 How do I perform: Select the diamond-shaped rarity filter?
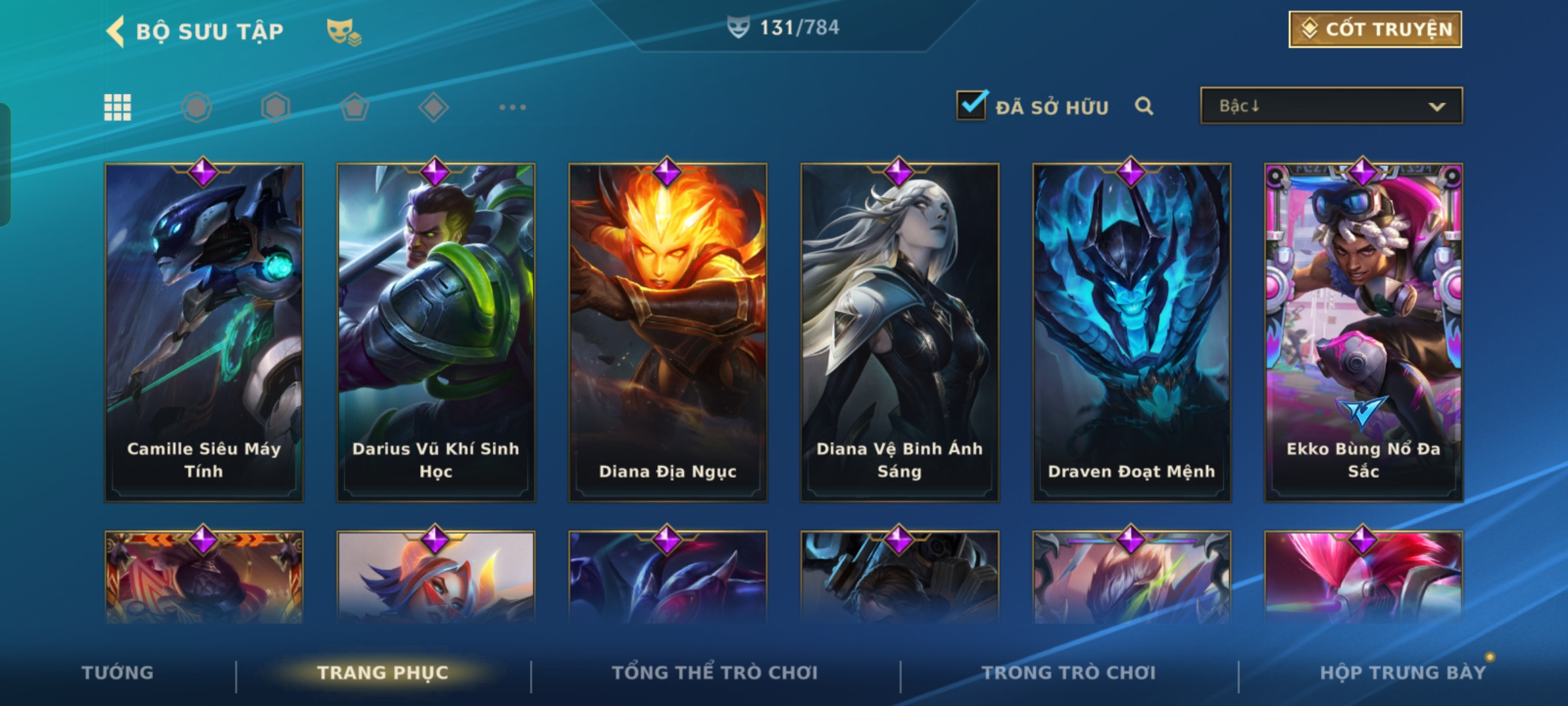pos(433,107)
